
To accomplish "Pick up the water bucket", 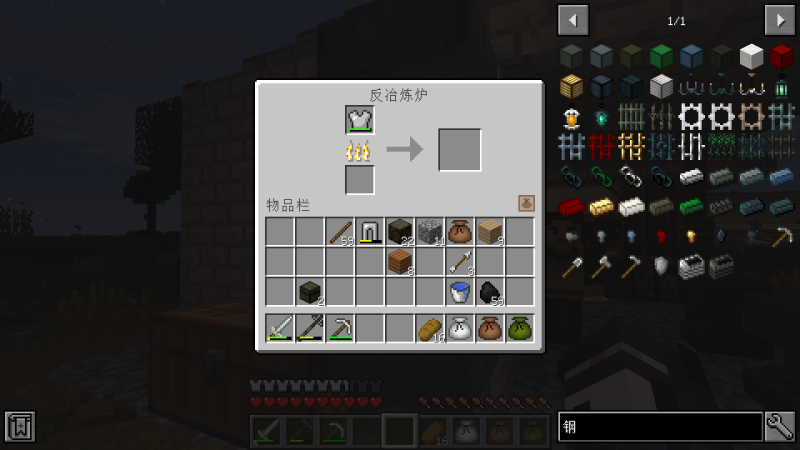I will (x=460, y=292).
